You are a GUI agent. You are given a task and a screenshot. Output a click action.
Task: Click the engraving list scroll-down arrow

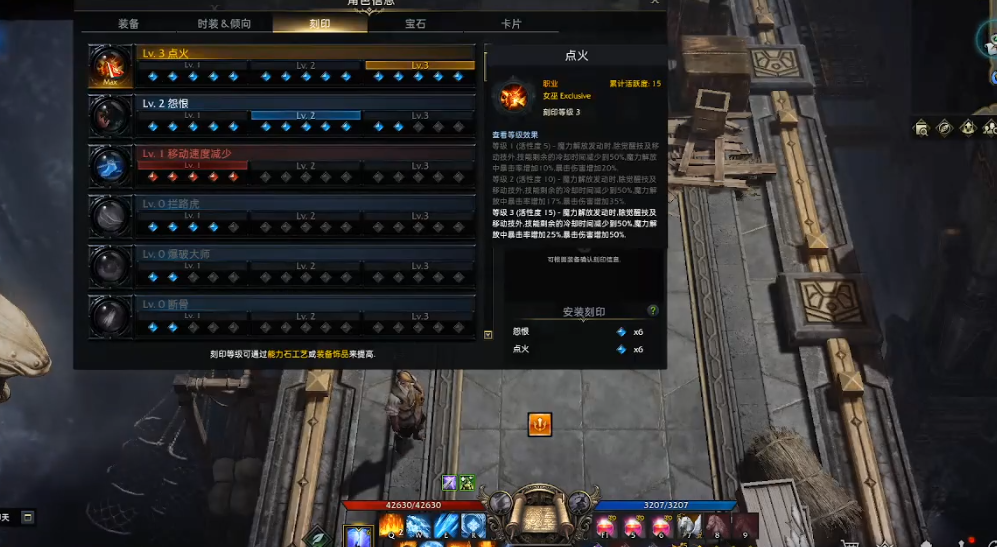[488, 335]
